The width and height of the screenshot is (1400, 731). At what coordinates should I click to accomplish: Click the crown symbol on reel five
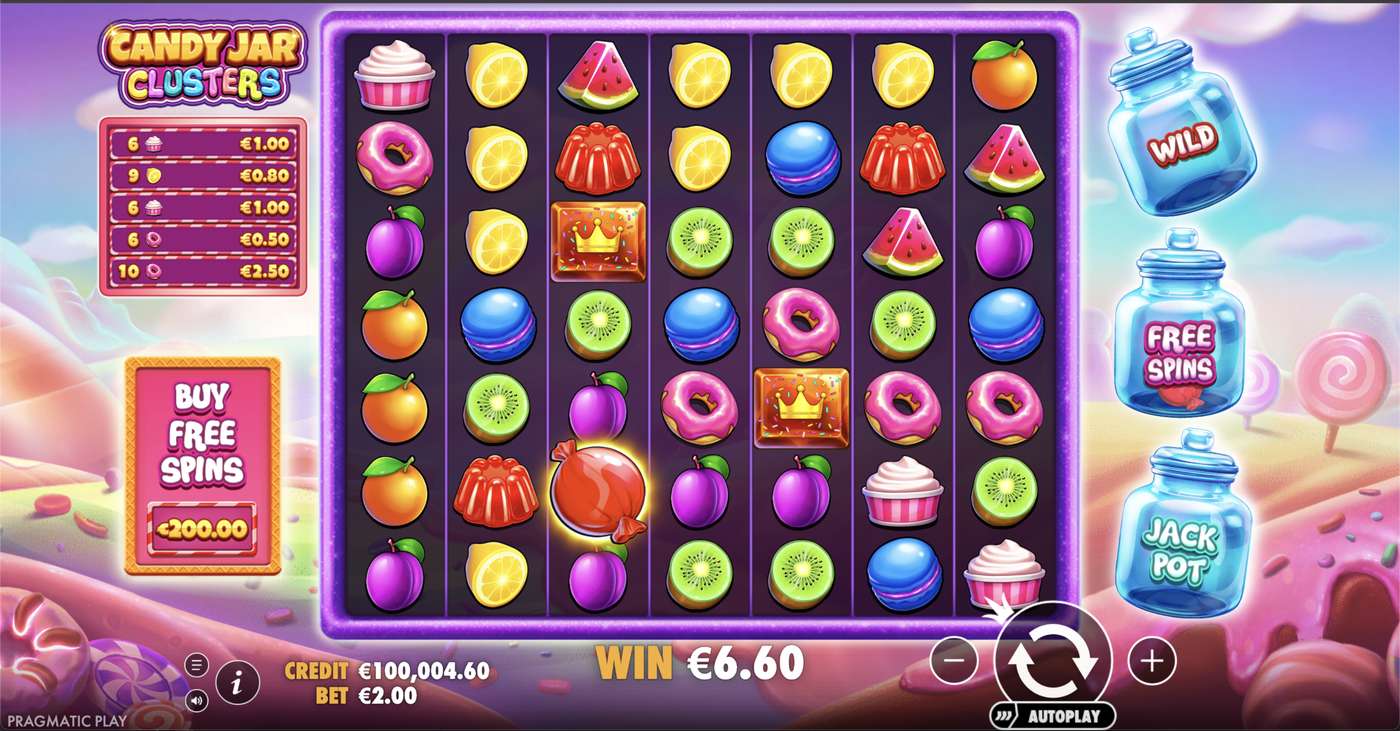pyautogui.click(x=800, y=410)
